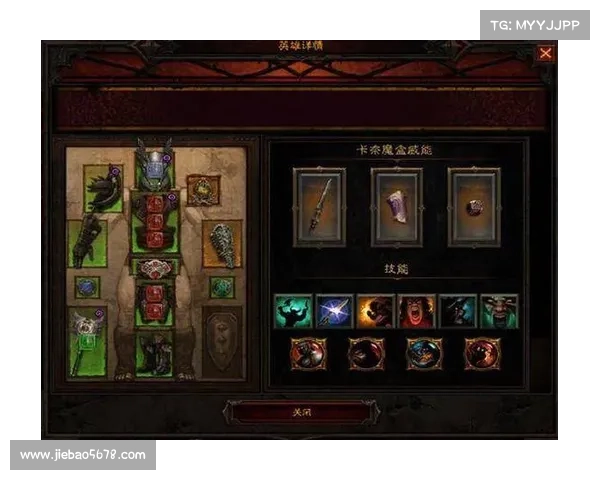
Task: Close the hero details window with the X
Action: click(545, 54)
